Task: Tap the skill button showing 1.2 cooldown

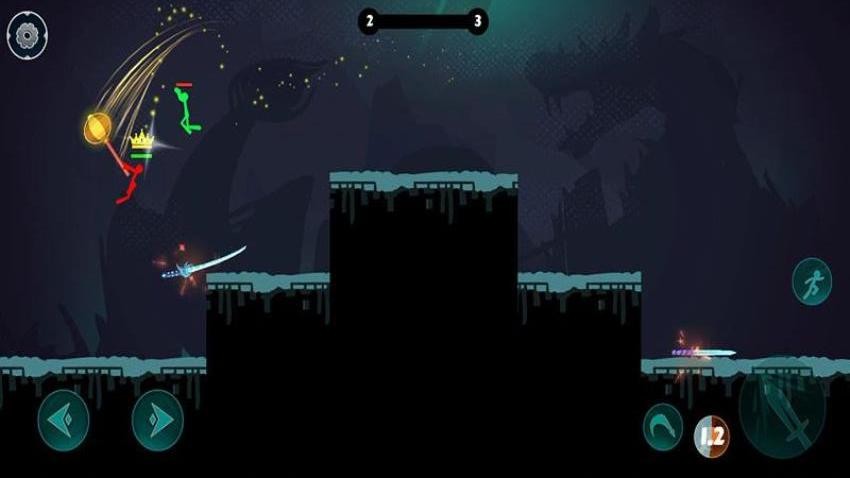Action: (712, 435)
